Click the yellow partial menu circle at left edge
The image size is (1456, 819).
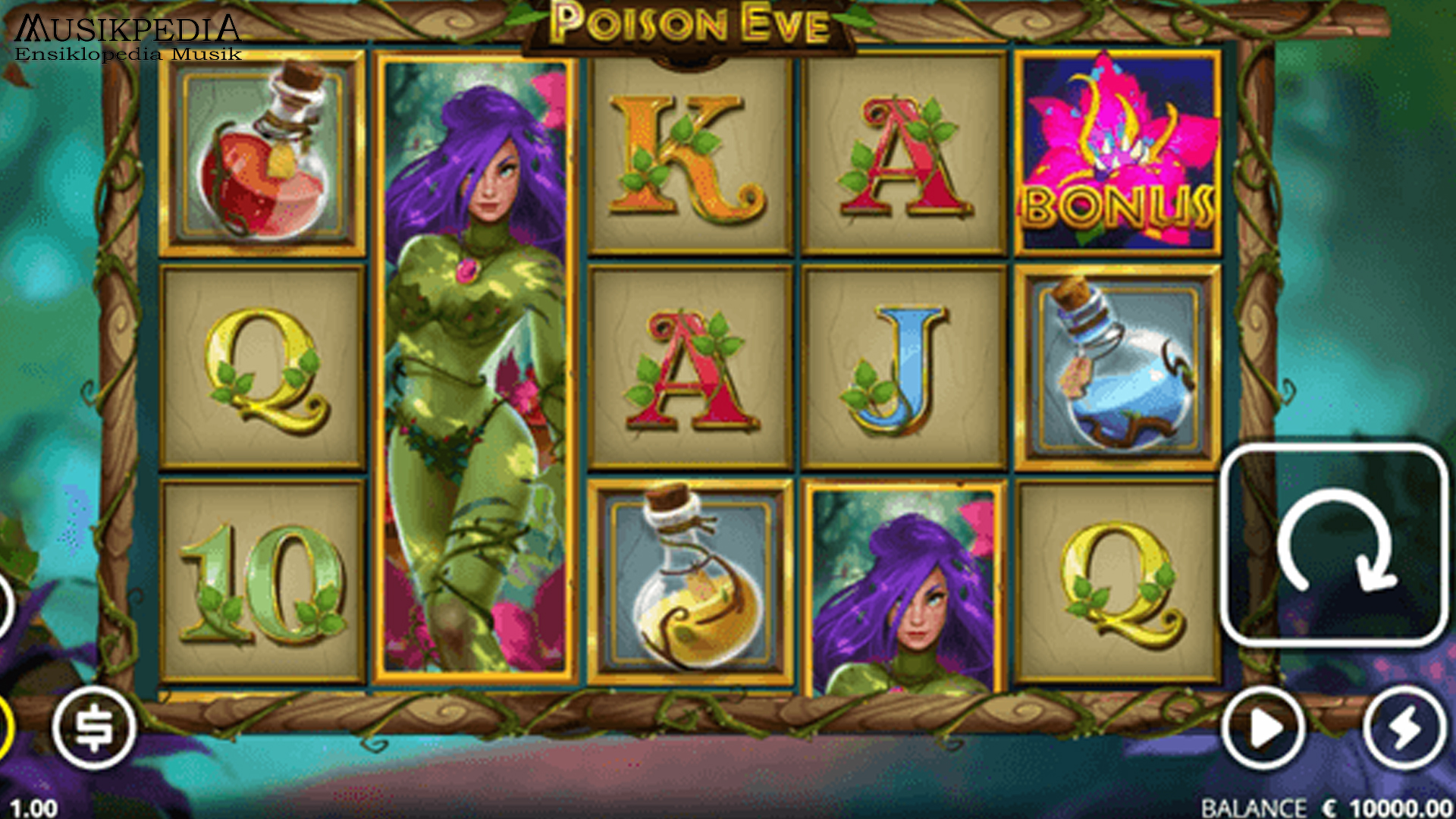(4, 728)
